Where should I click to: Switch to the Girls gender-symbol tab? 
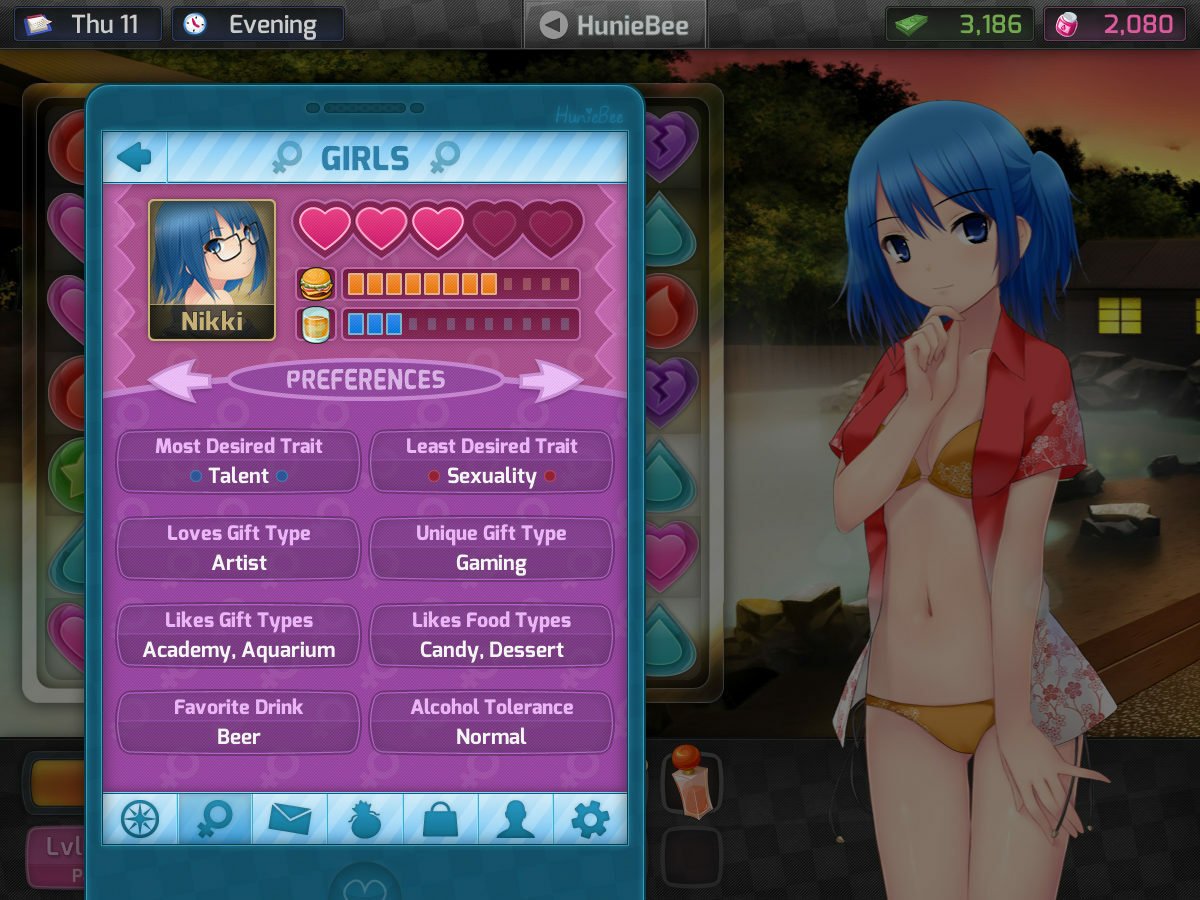point(215,820)
